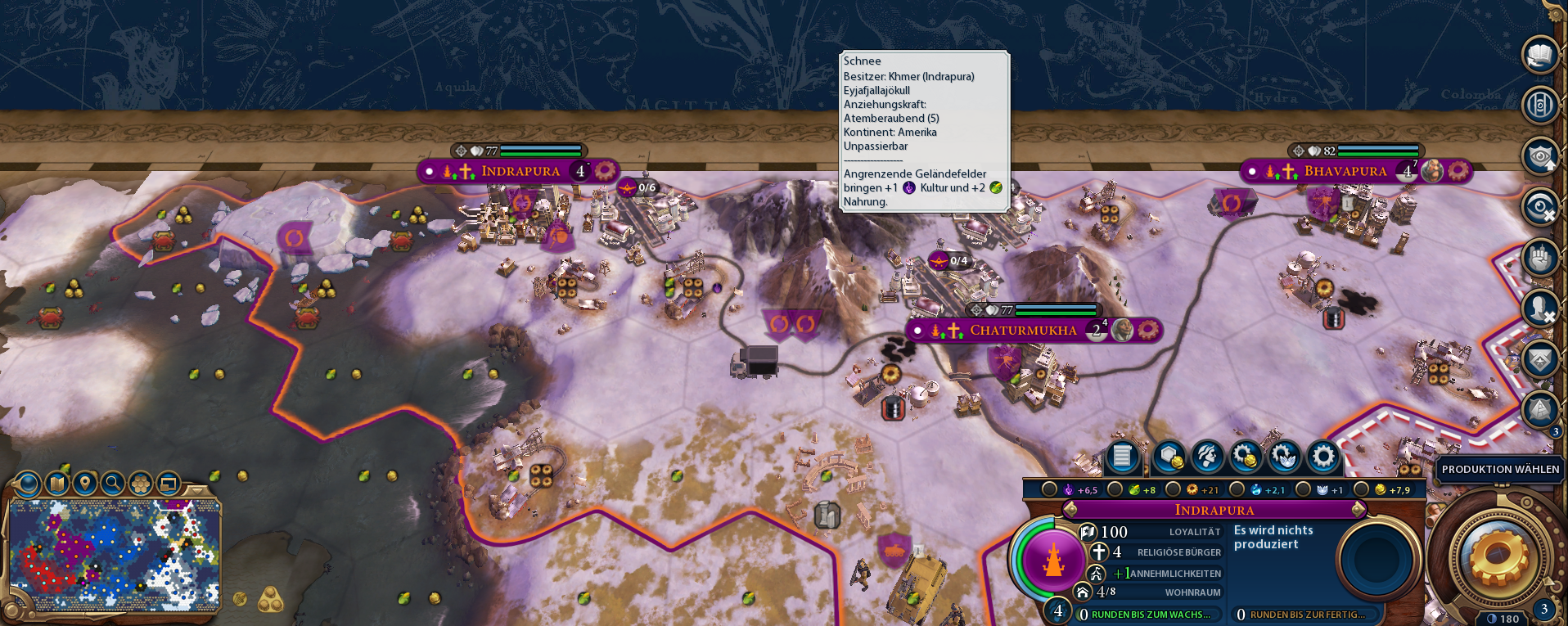Go to next city with right arrow

click(x=1358, y=510)
